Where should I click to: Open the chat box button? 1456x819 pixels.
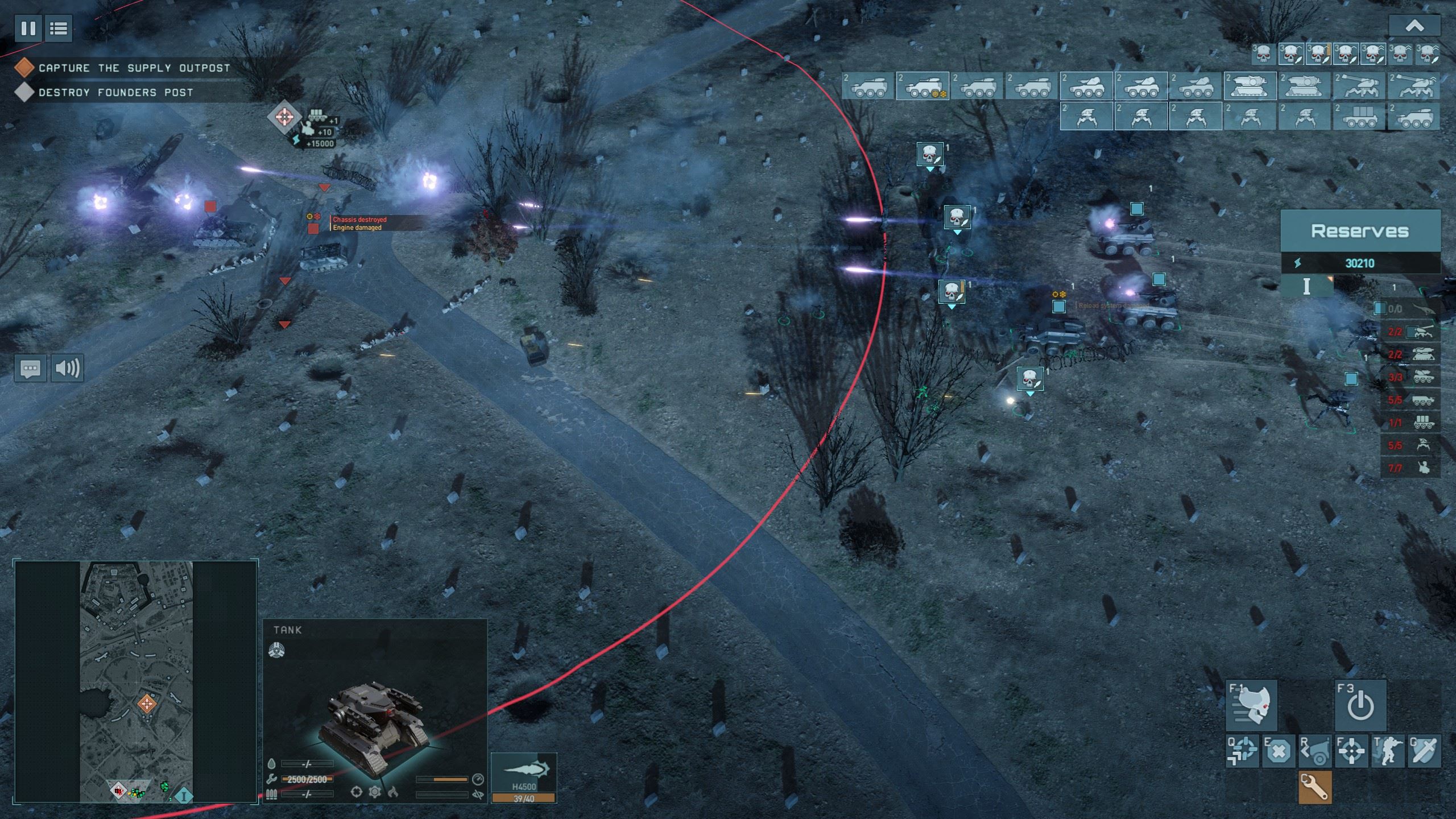[x=30, y=369]
